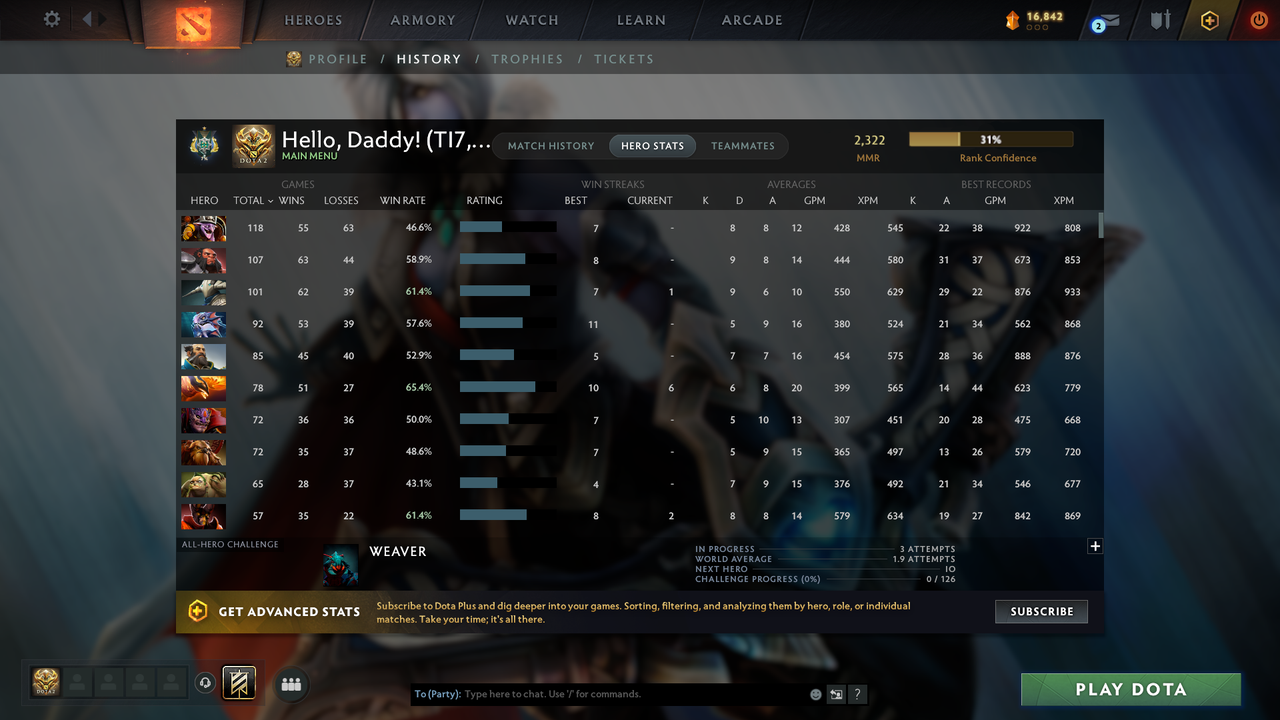1280x720 pixels.
Task: Open the ARCADE menu item
Action: coord(751,19)
